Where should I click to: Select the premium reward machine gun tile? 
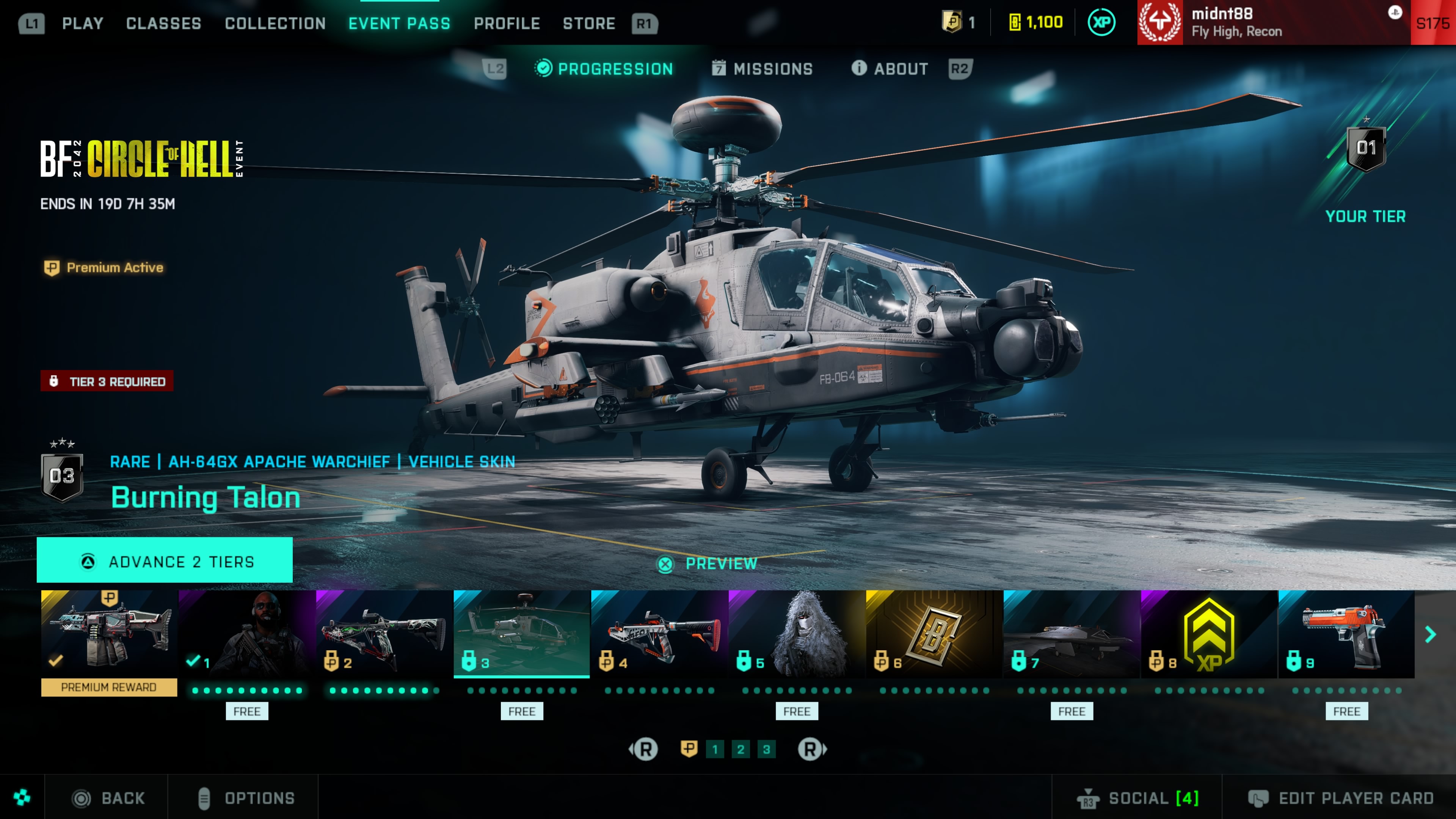[x=109, y=634]
